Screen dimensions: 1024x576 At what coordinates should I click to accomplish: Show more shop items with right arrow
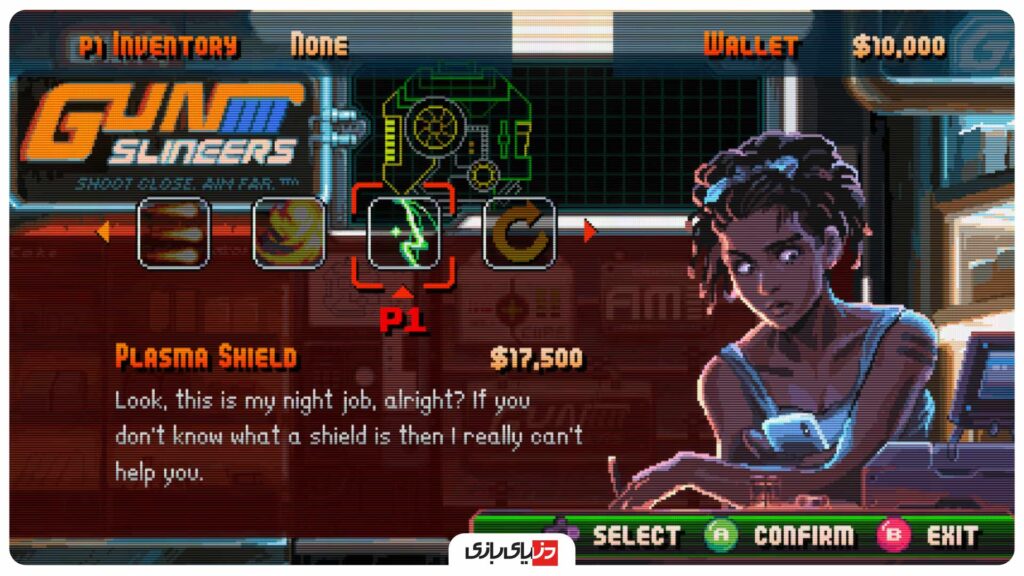[589, 232]
